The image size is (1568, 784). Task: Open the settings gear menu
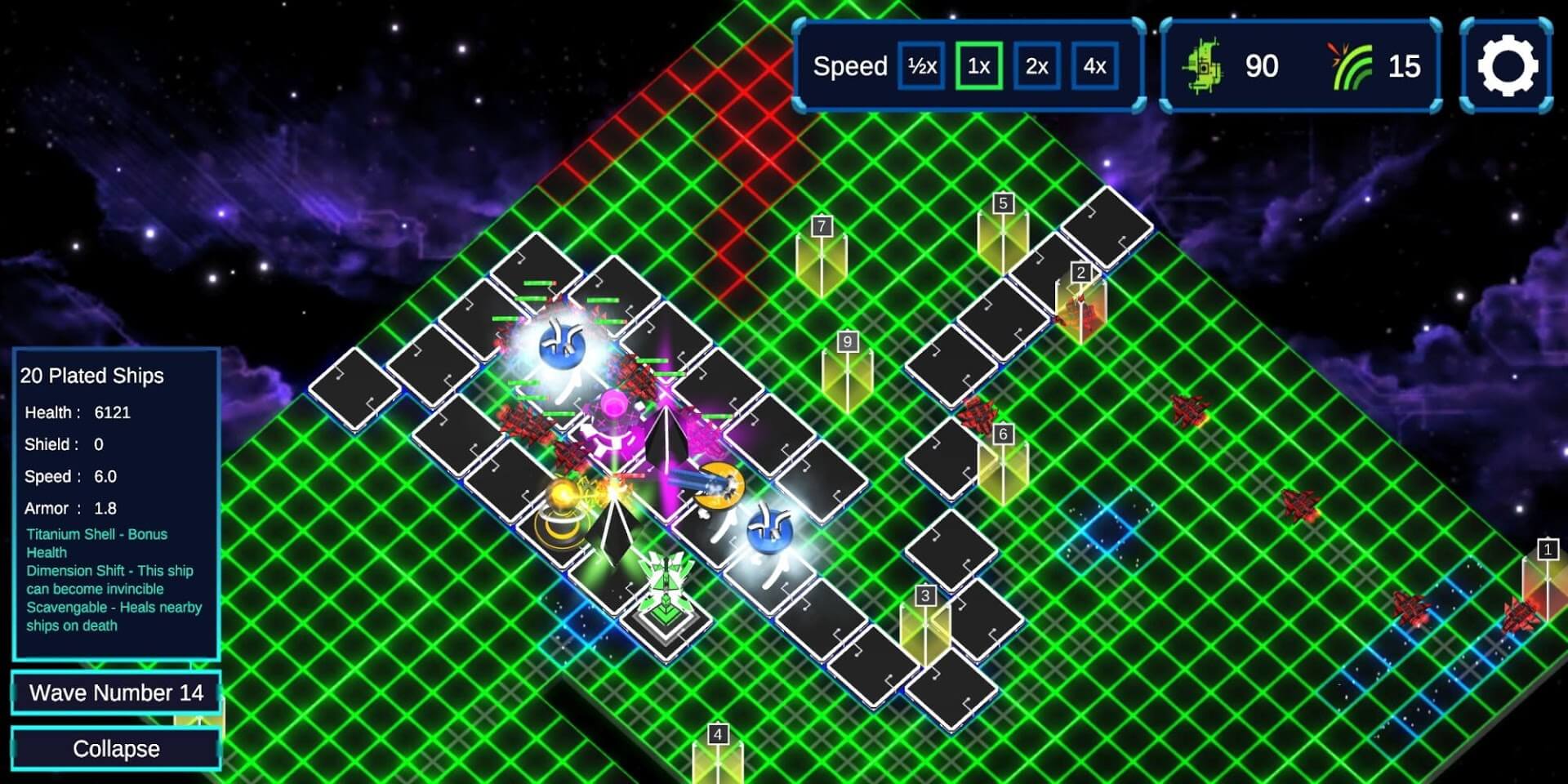1507,66
